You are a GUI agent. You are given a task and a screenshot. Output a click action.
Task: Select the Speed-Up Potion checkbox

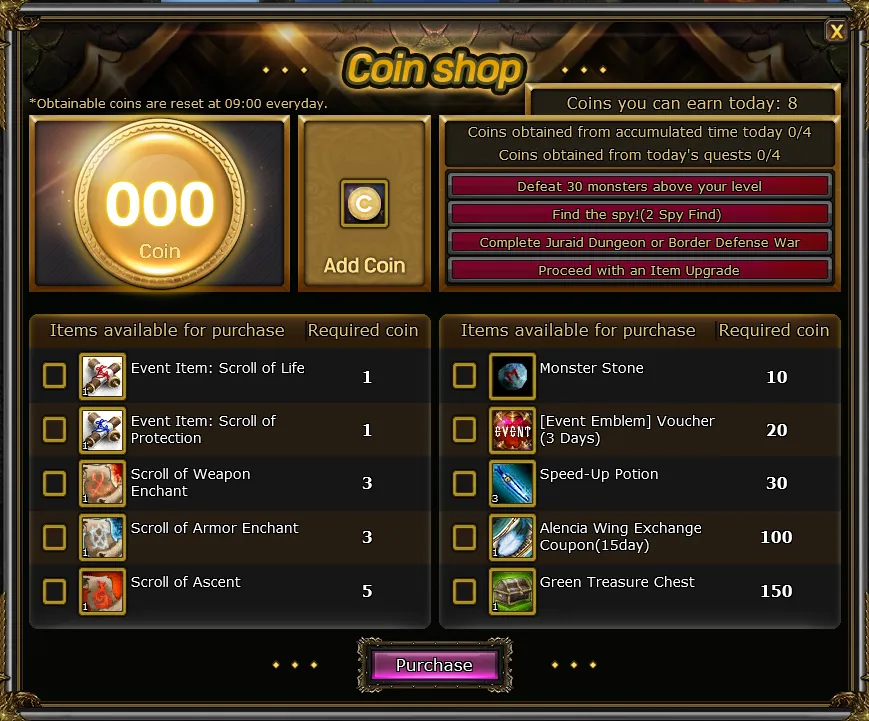pyautogui.click(x=464, y=483)
